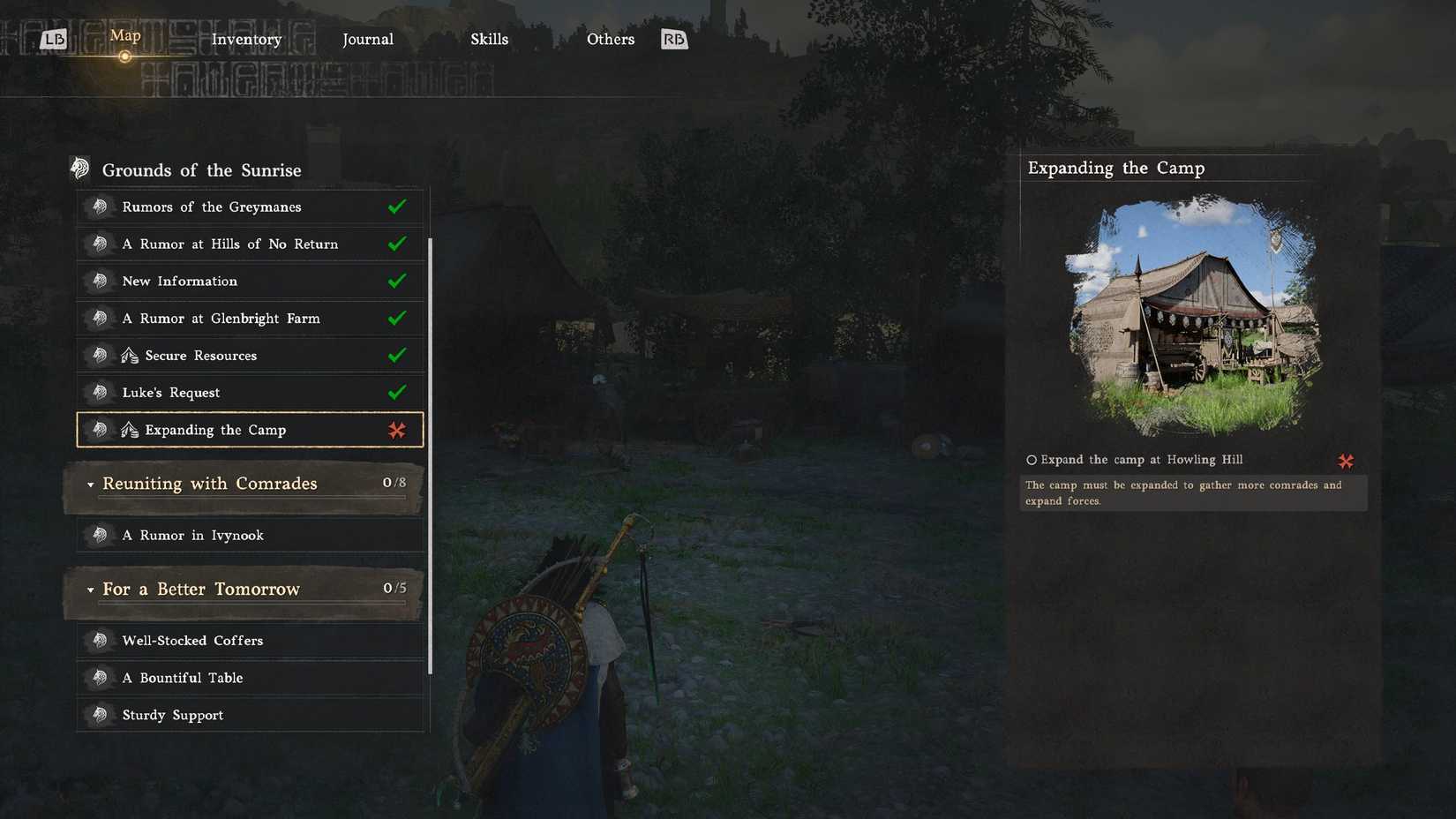Click the green checkmark on Luke's Request
The width and height of the screenshot is (1456, 819).
click(x=398, y=392)
